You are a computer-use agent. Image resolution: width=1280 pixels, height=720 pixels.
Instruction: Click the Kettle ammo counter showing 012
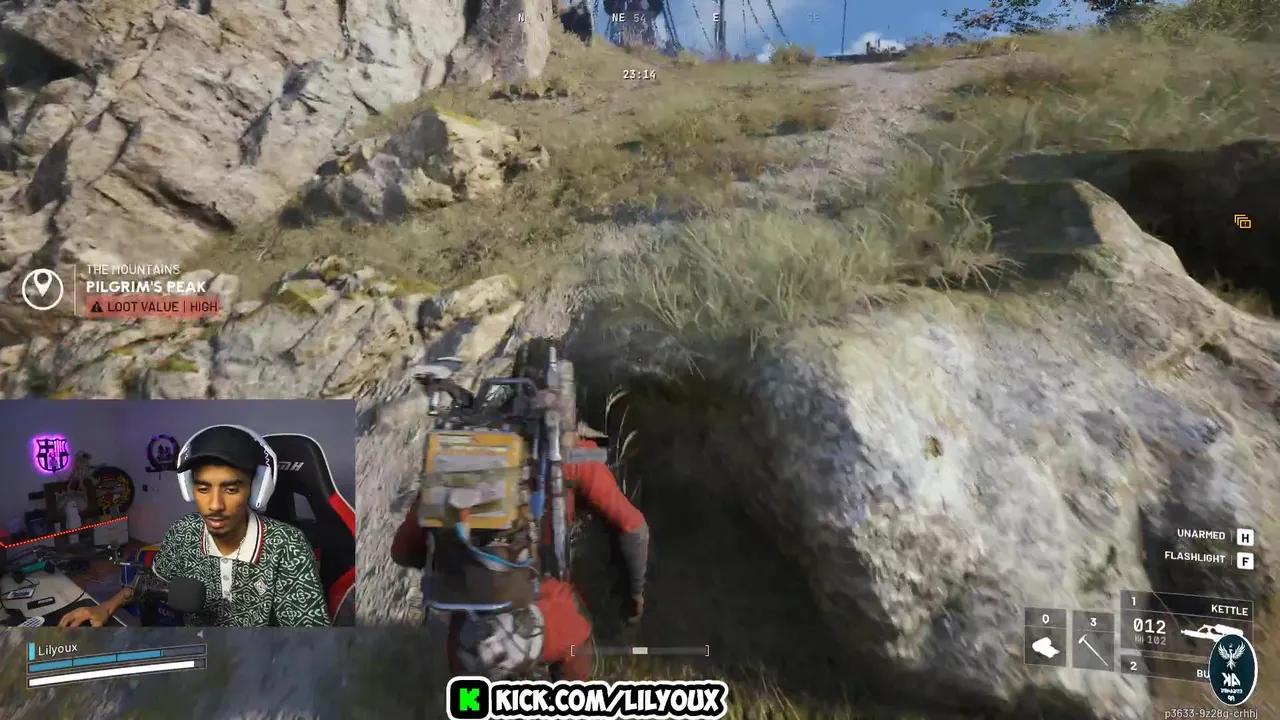click(1148, 627)
